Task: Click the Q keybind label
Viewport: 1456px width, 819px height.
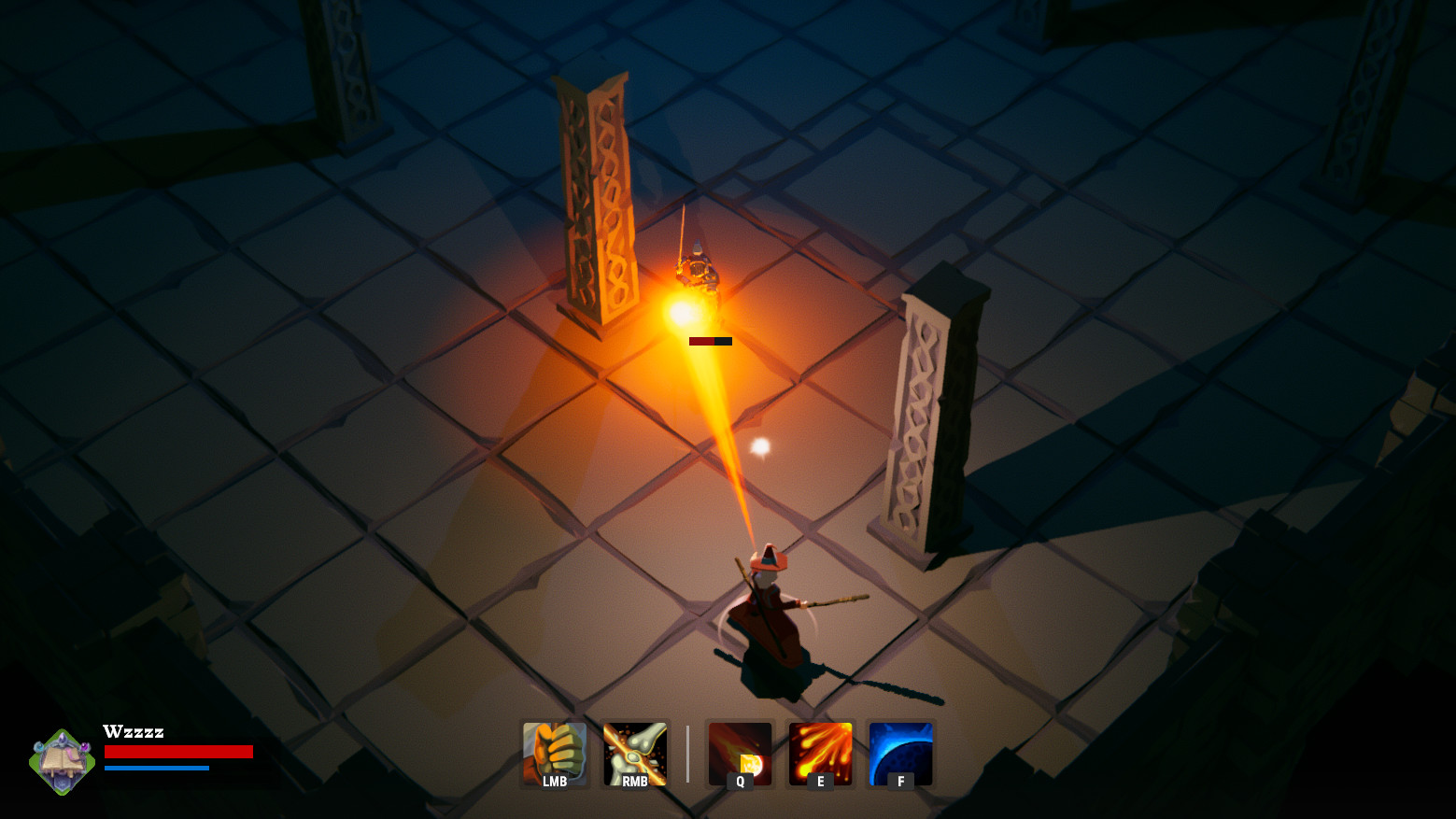Action: (x=739, y=783)
